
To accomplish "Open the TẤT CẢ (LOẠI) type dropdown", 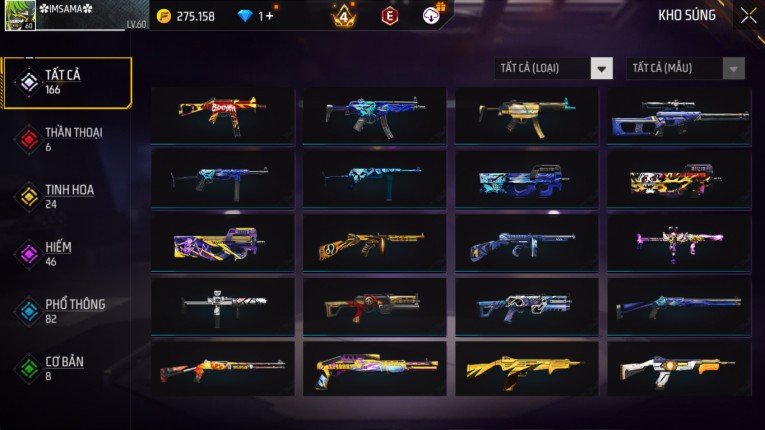I will (554, 68).
